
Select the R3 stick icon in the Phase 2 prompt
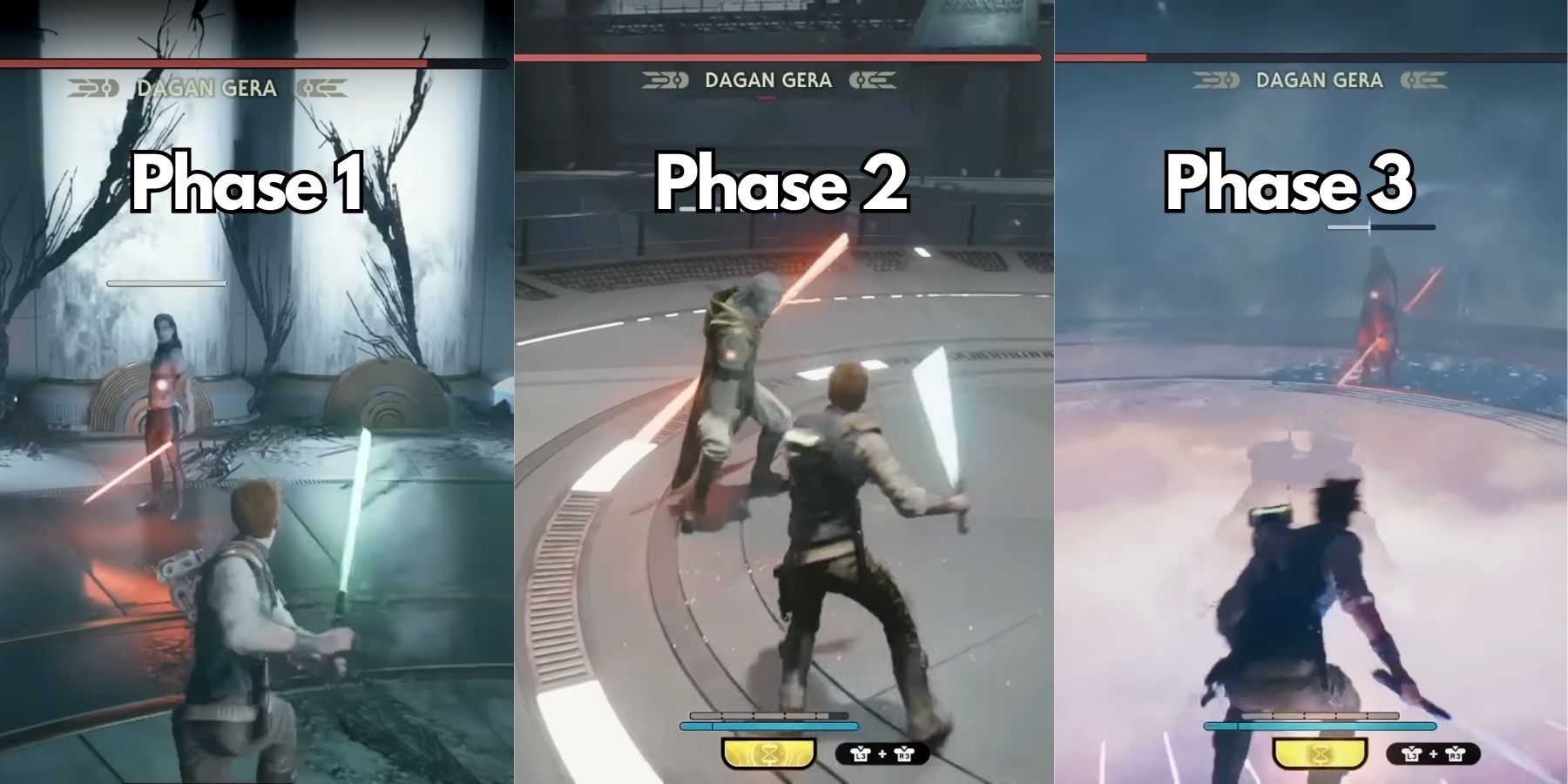[x=904, y=755]
